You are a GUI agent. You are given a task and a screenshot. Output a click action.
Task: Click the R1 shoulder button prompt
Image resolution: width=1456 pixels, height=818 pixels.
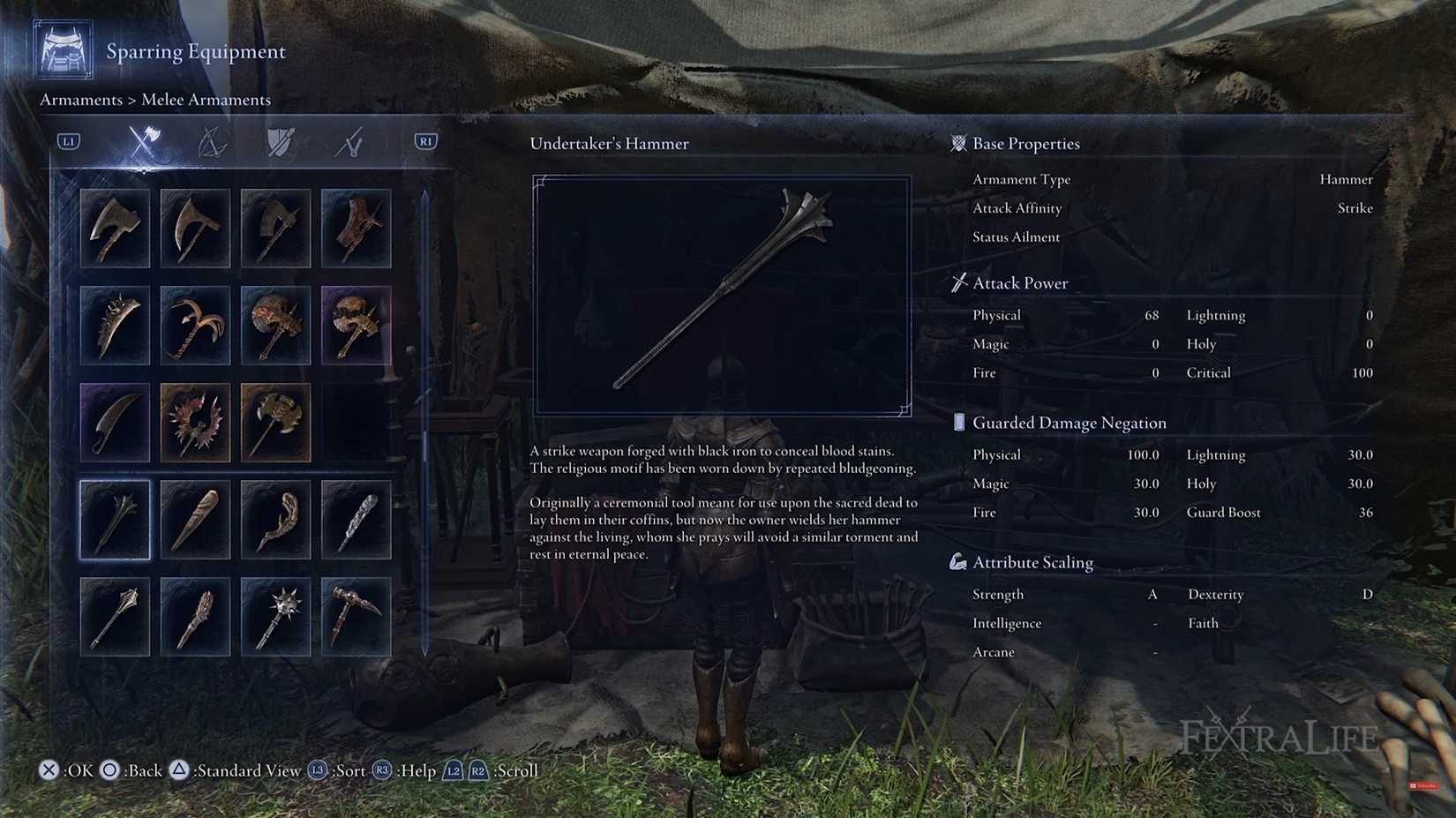[424, 140]
